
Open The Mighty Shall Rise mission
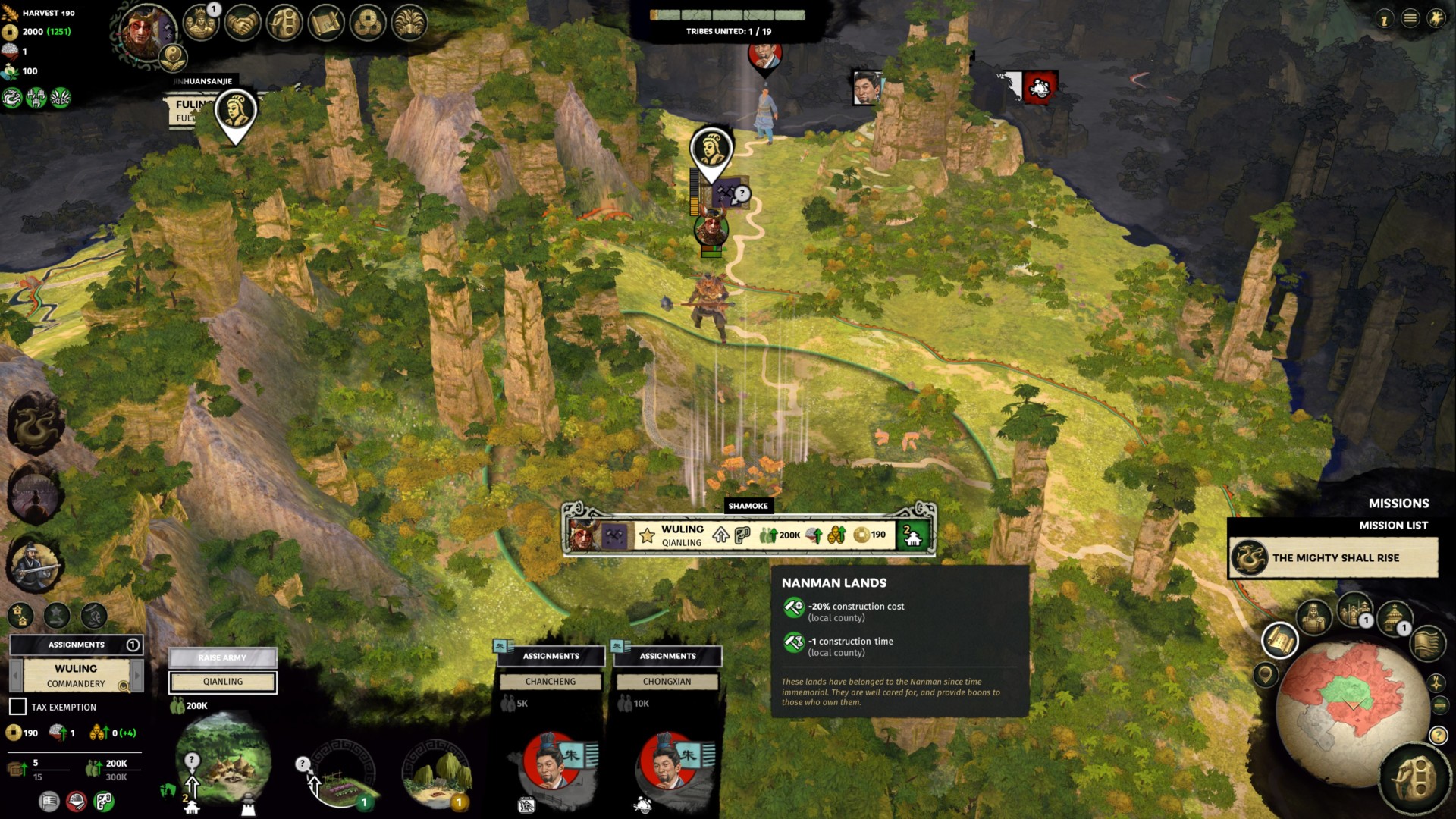[x=1333, y=558]
